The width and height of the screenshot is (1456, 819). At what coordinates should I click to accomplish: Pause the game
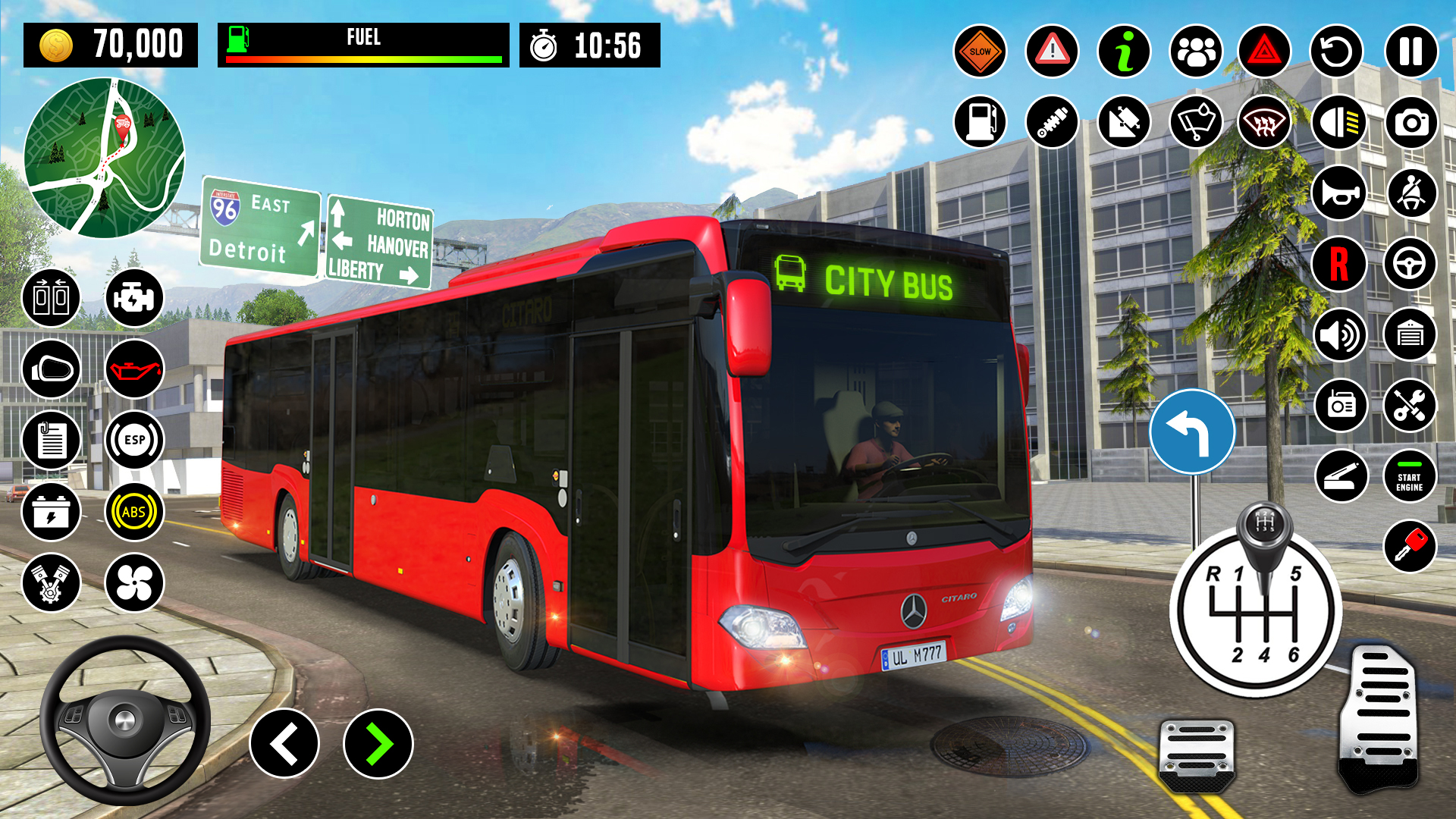1410,52
